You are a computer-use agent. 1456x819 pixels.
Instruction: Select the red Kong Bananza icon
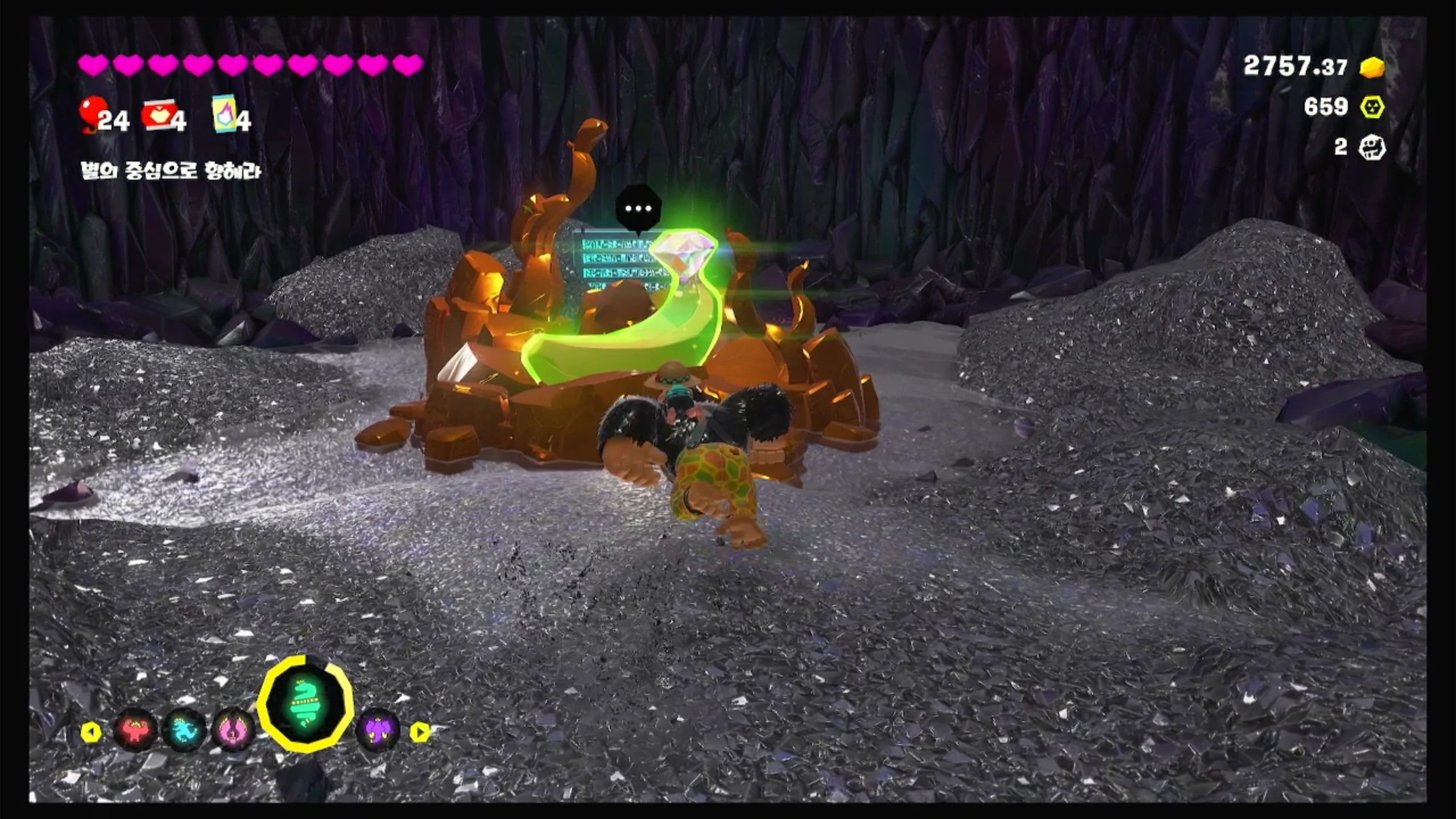pos(135,731)
